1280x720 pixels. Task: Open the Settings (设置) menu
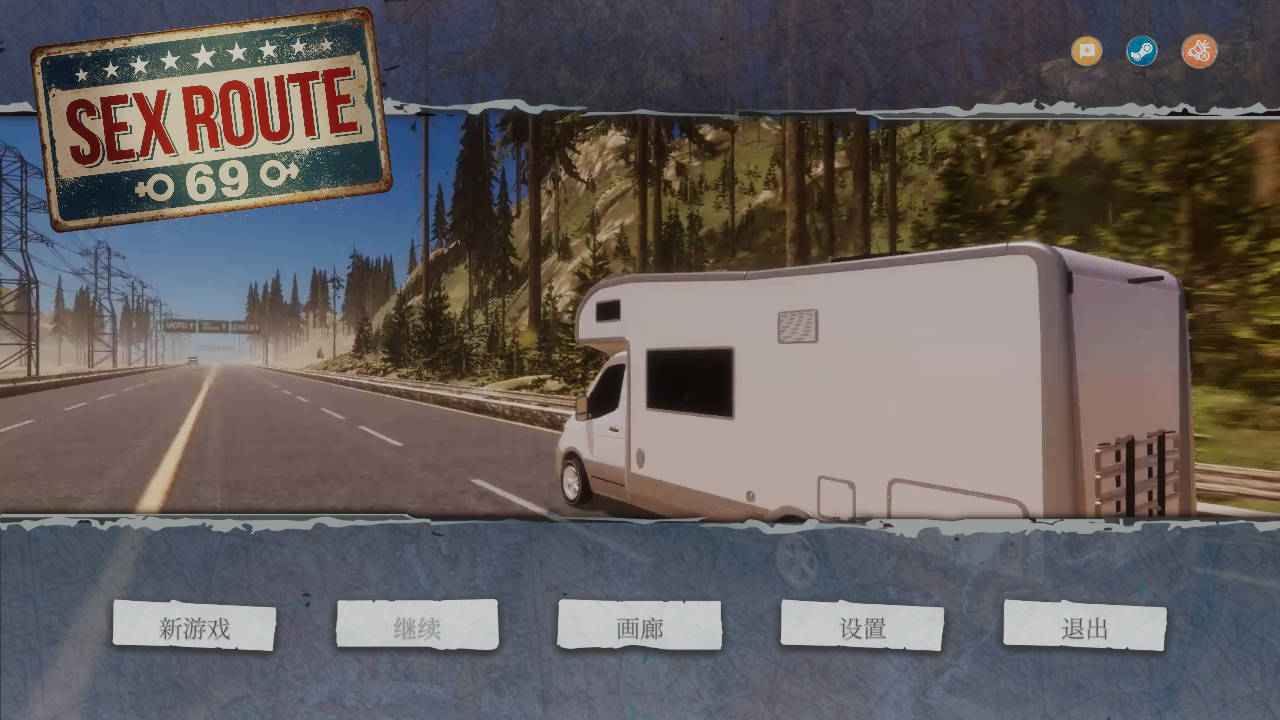click(862, 627)
